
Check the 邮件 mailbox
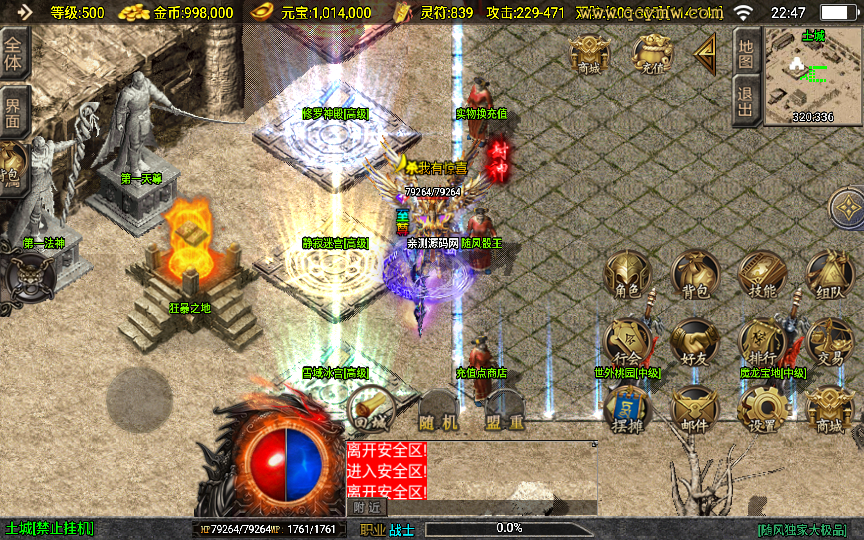(x=695, y=410)
